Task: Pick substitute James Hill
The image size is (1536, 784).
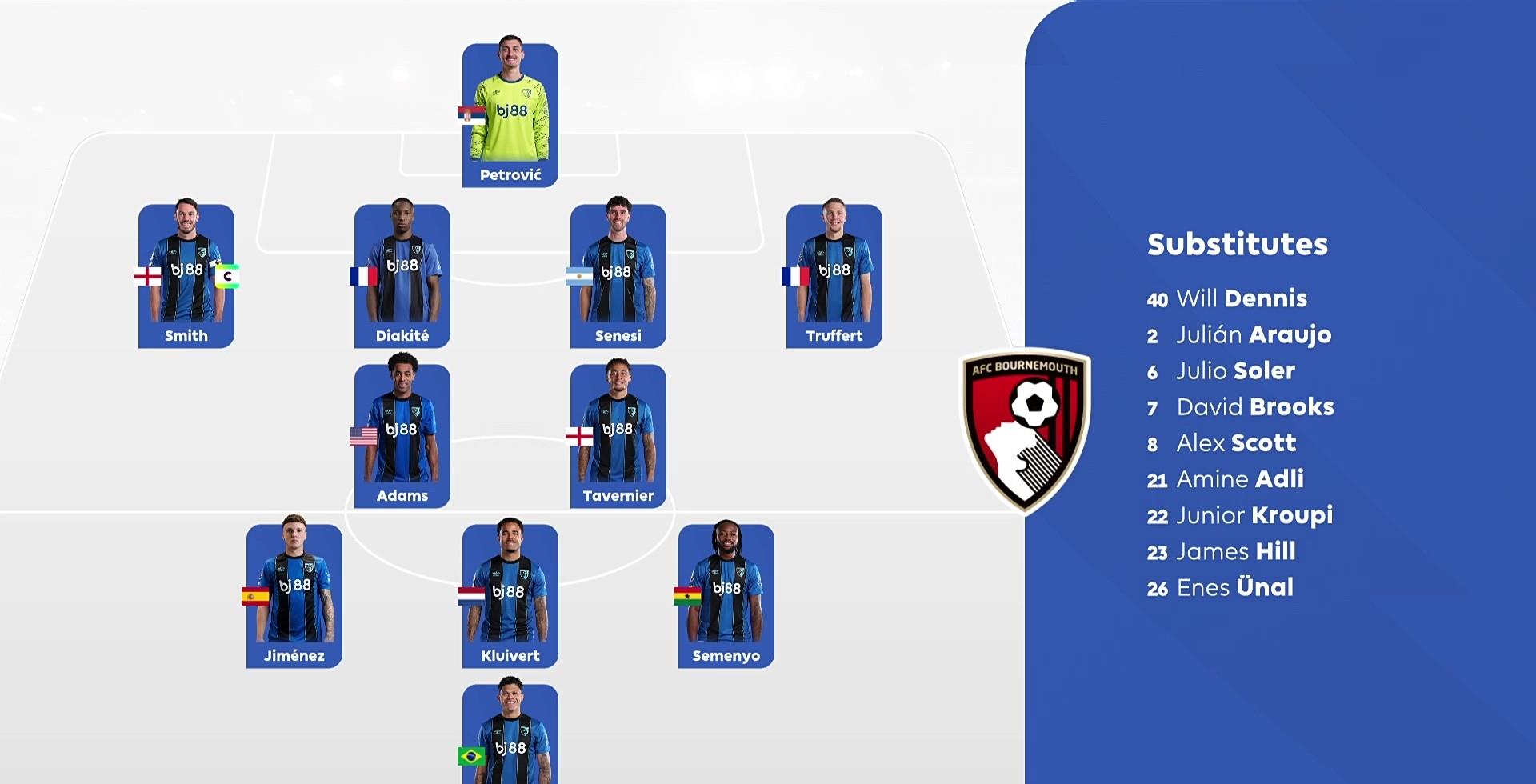Action: [x=1221, y=551]
